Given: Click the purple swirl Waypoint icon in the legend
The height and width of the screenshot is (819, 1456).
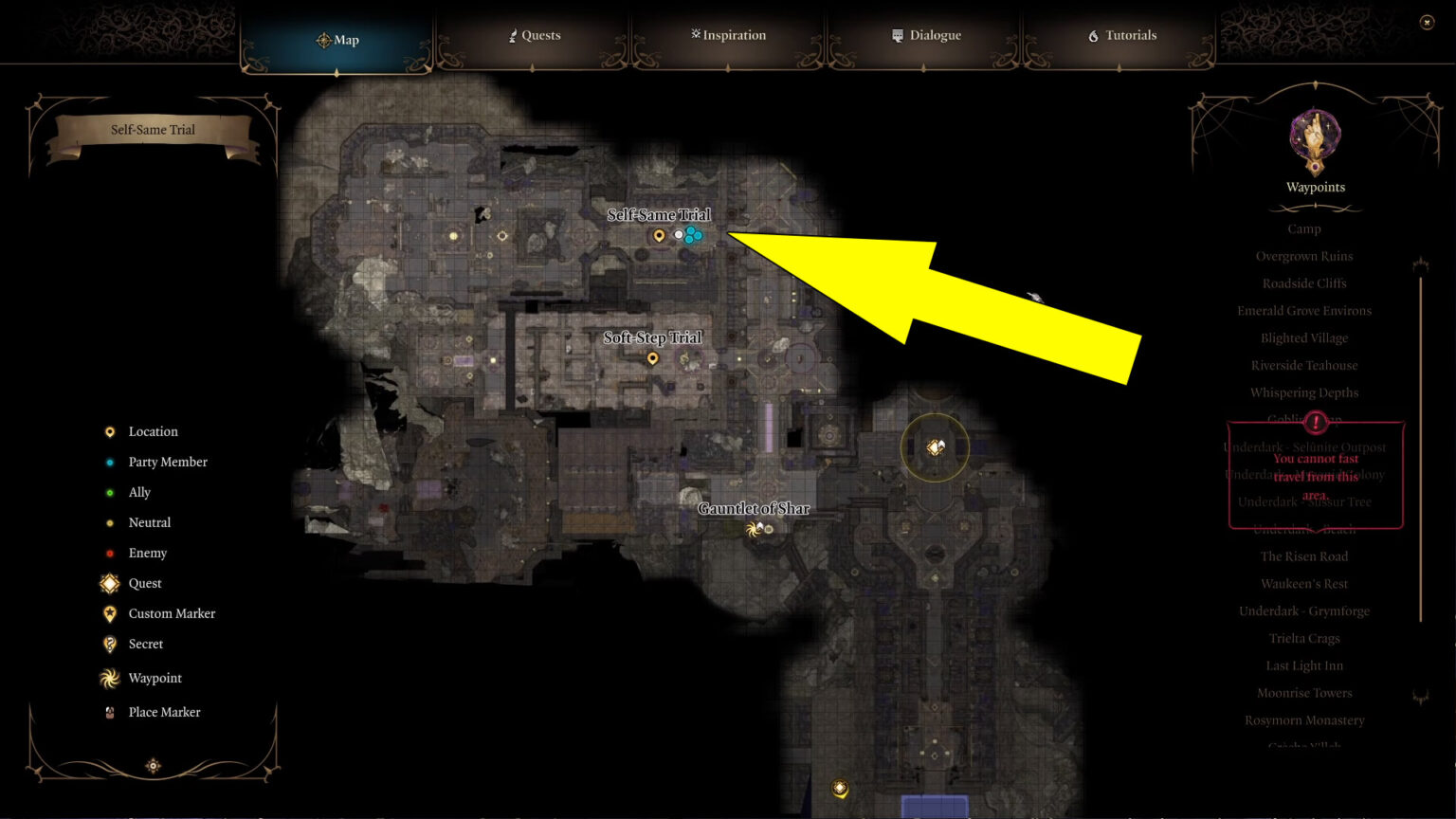Looking at the screenshot, I should pyautogui.click(x=109, y=678).
